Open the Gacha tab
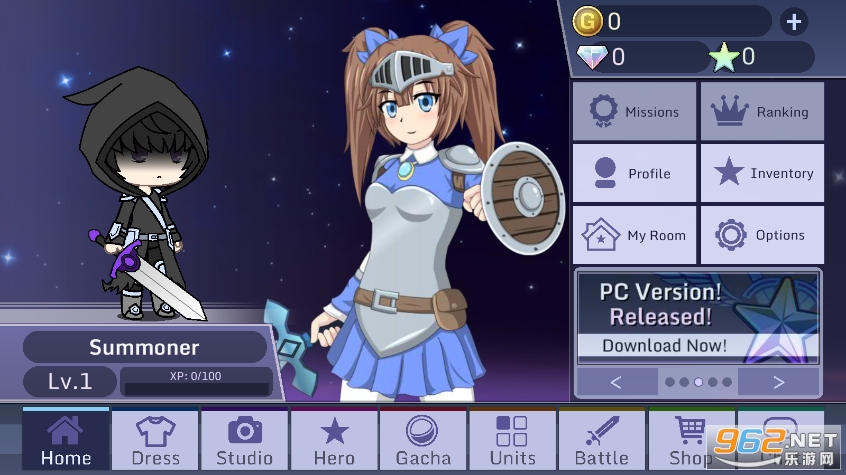 point(423,441)
